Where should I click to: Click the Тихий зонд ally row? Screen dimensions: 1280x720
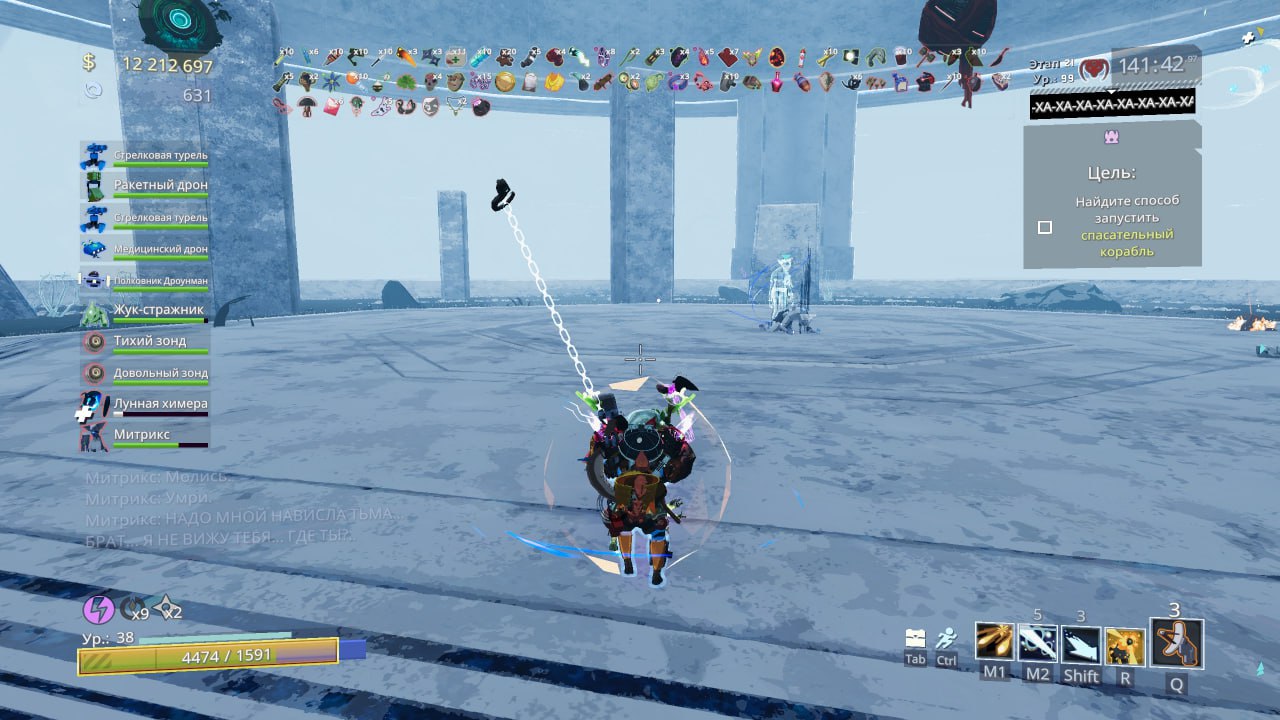(x=145, y=344)
